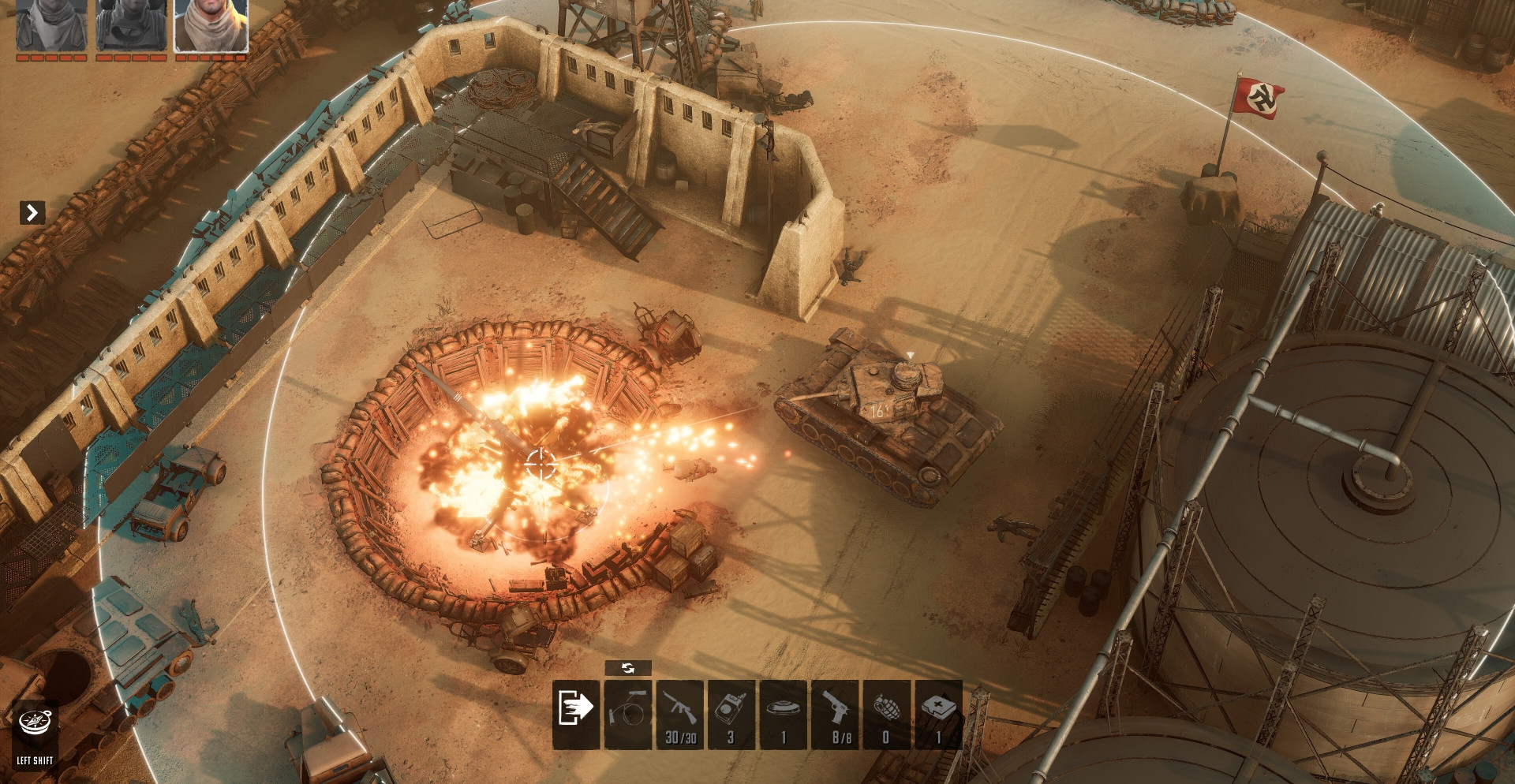Screen dimensions: 1515x784
Task: Equip the pistol slot
Action: [836, 714]
